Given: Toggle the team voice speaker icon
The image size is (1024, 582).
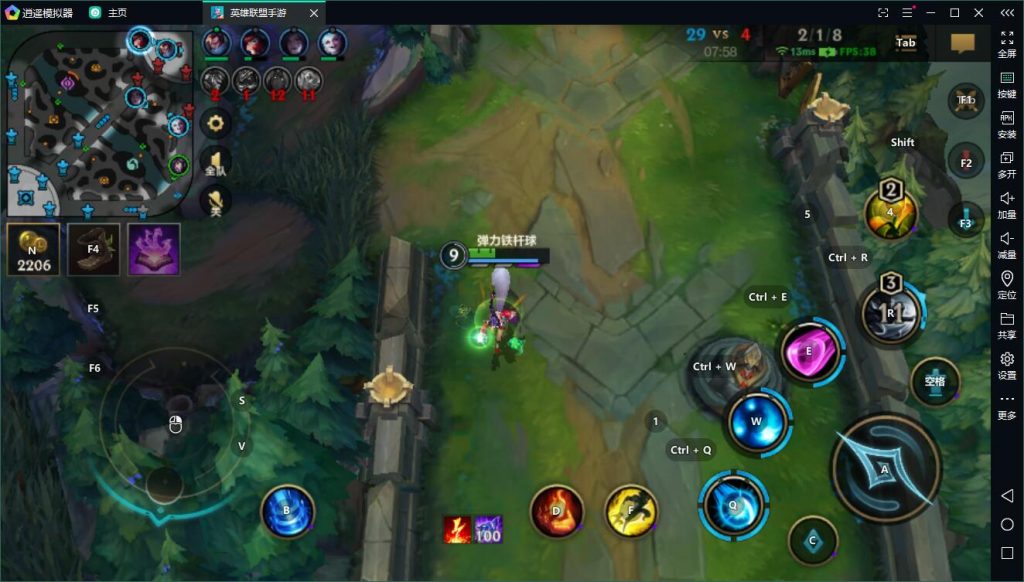Looking at the screenshot, I should (x=215, y=163).
